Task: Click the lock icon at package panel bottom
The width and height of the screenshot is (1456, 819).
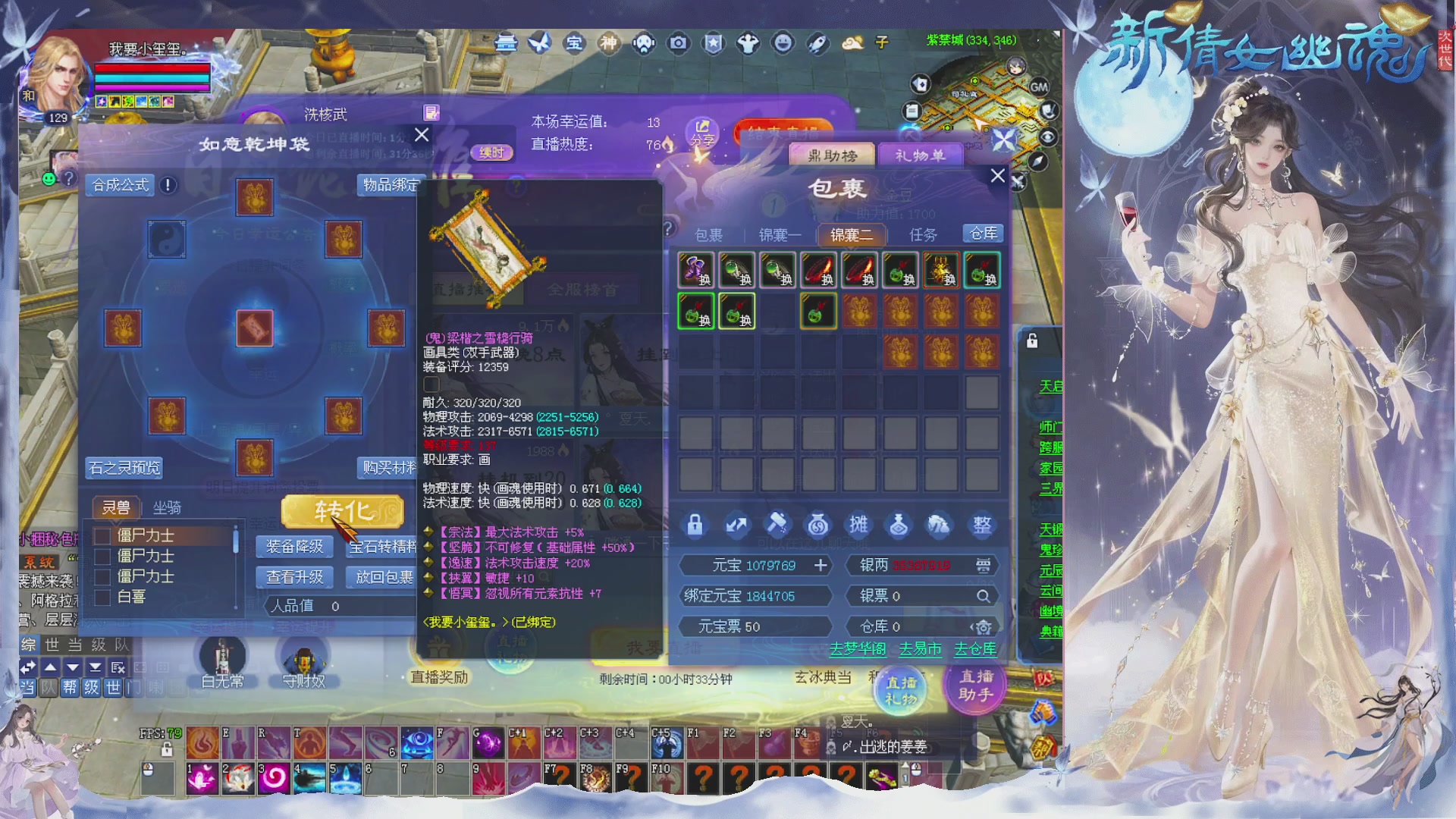Action: [695, 525]
